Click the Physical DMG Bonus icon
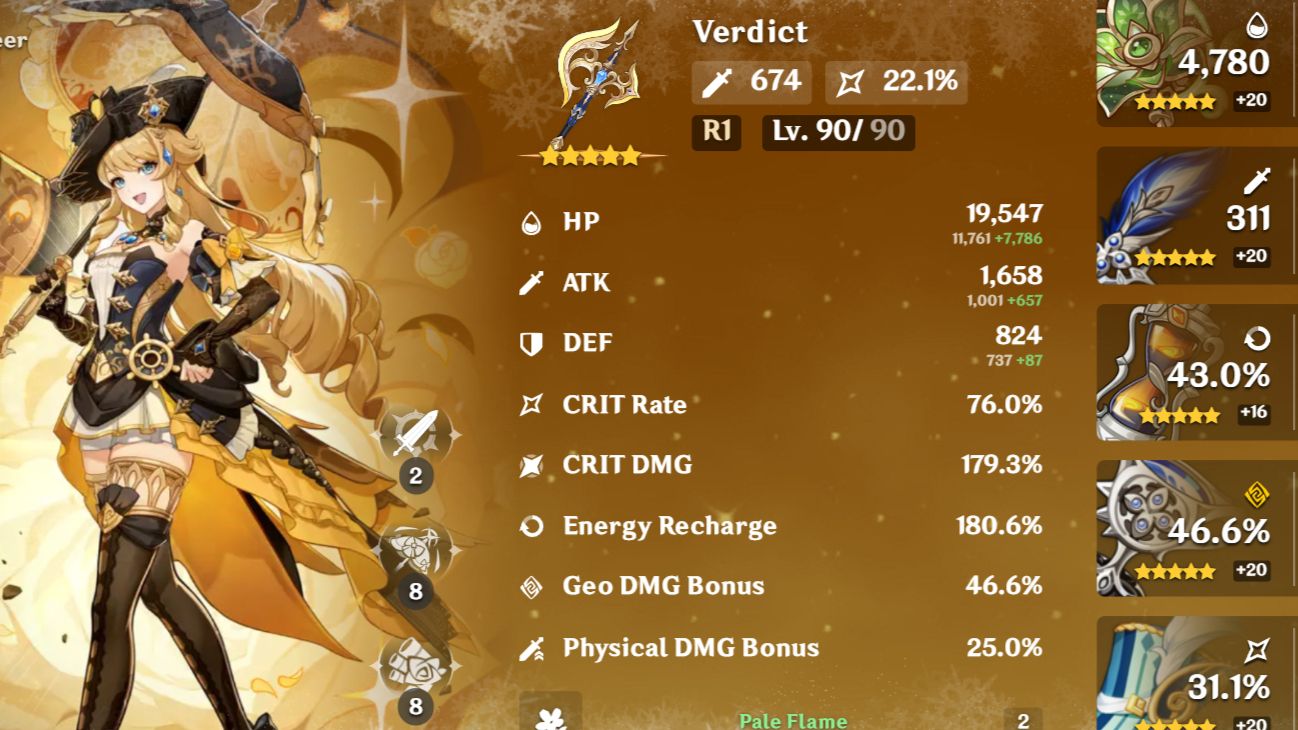 point(531,647)
